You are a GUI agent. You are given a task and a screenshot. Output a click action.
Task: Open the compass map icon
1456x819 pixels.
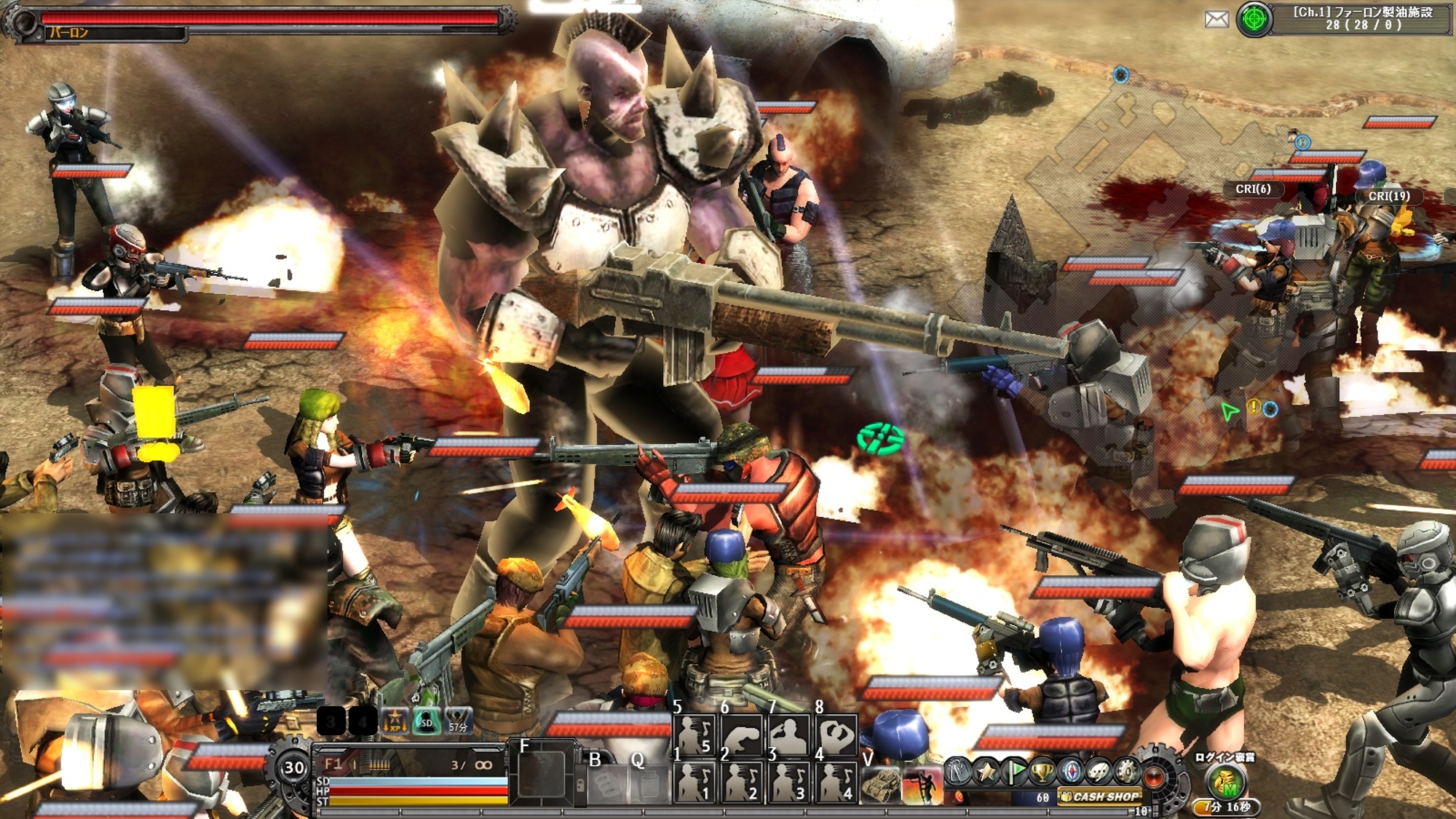1071,771
